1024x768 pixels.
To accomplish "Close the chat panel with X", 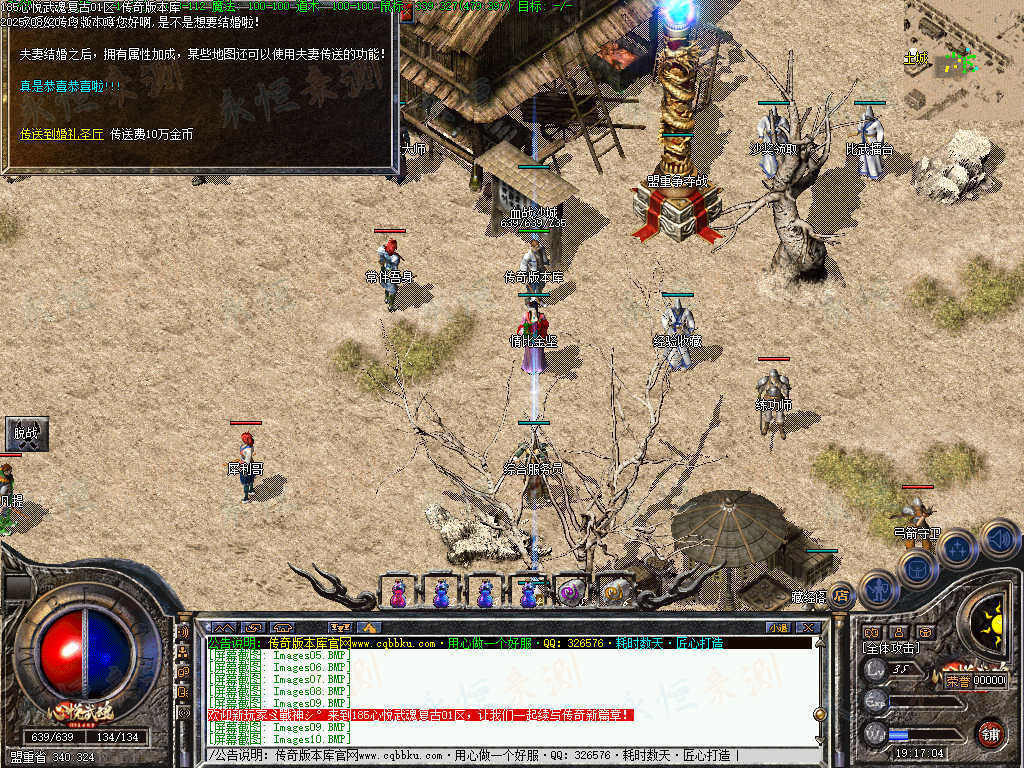I will tap(808, 627).
